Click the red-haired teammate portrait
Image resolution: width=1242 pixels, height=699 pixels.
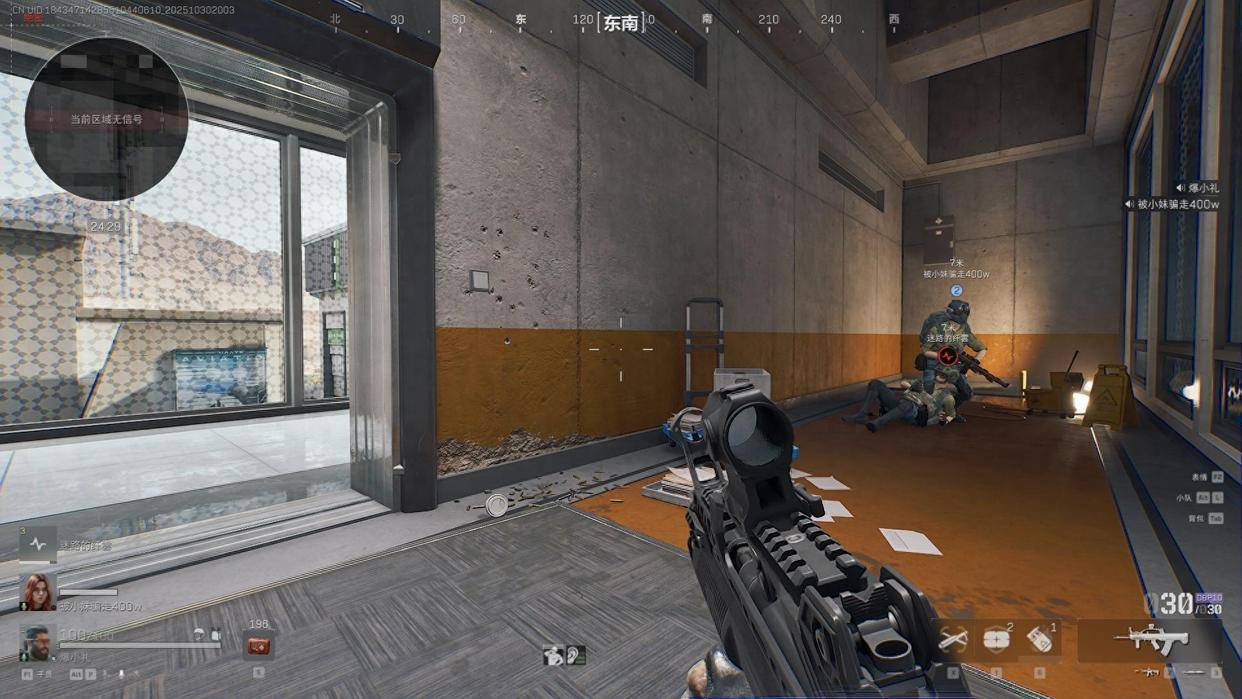click(38, 592)
